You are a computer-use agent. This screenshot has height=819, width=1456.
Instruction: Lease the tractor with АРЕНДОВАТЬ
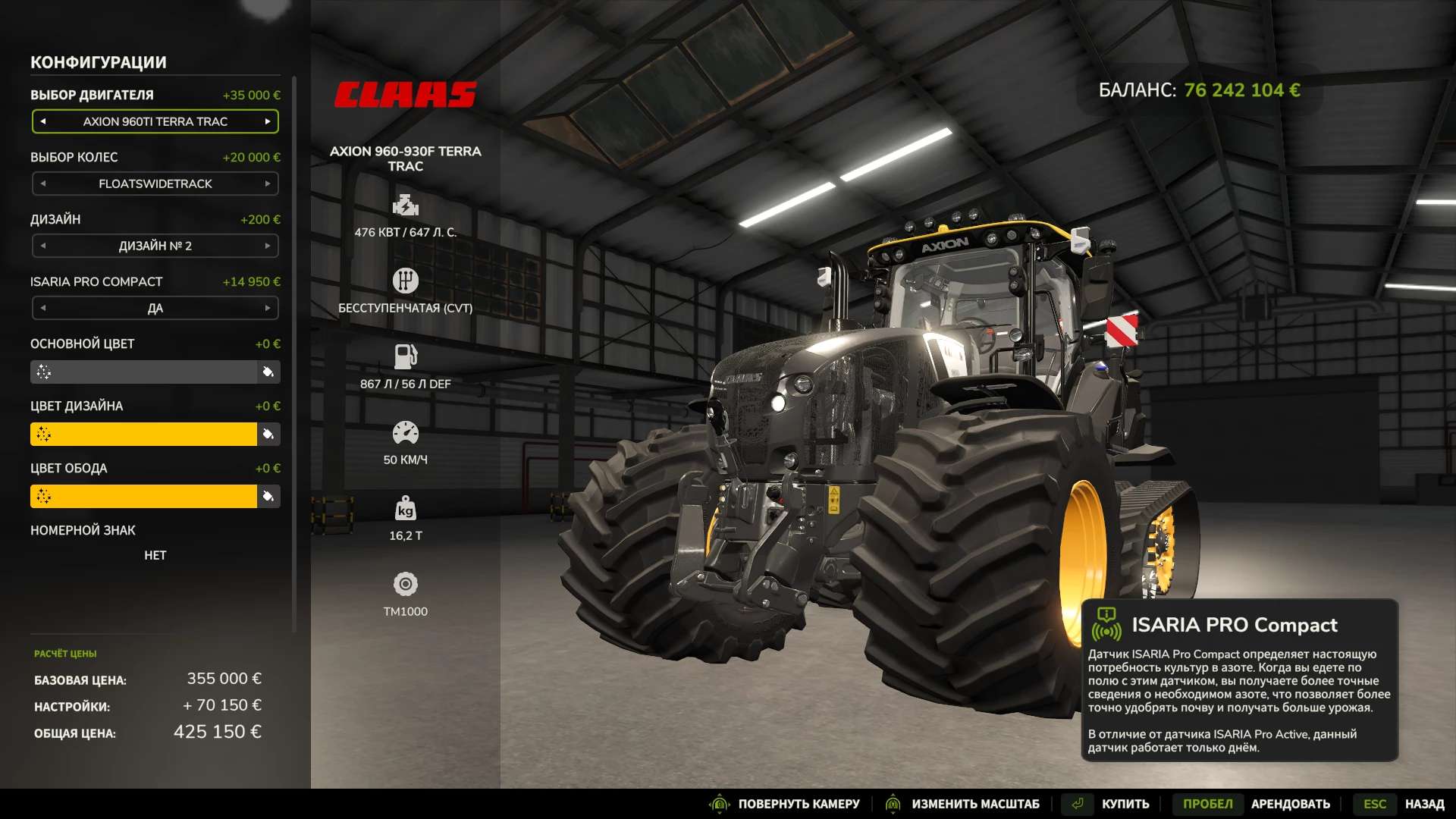1290,804
